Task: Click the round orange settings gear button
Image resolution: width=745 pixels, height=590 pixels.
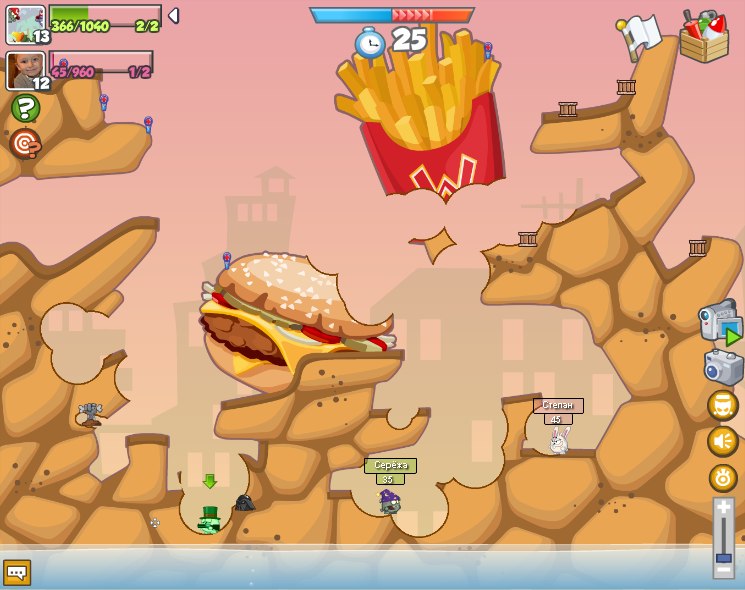Action: [723, 478]
